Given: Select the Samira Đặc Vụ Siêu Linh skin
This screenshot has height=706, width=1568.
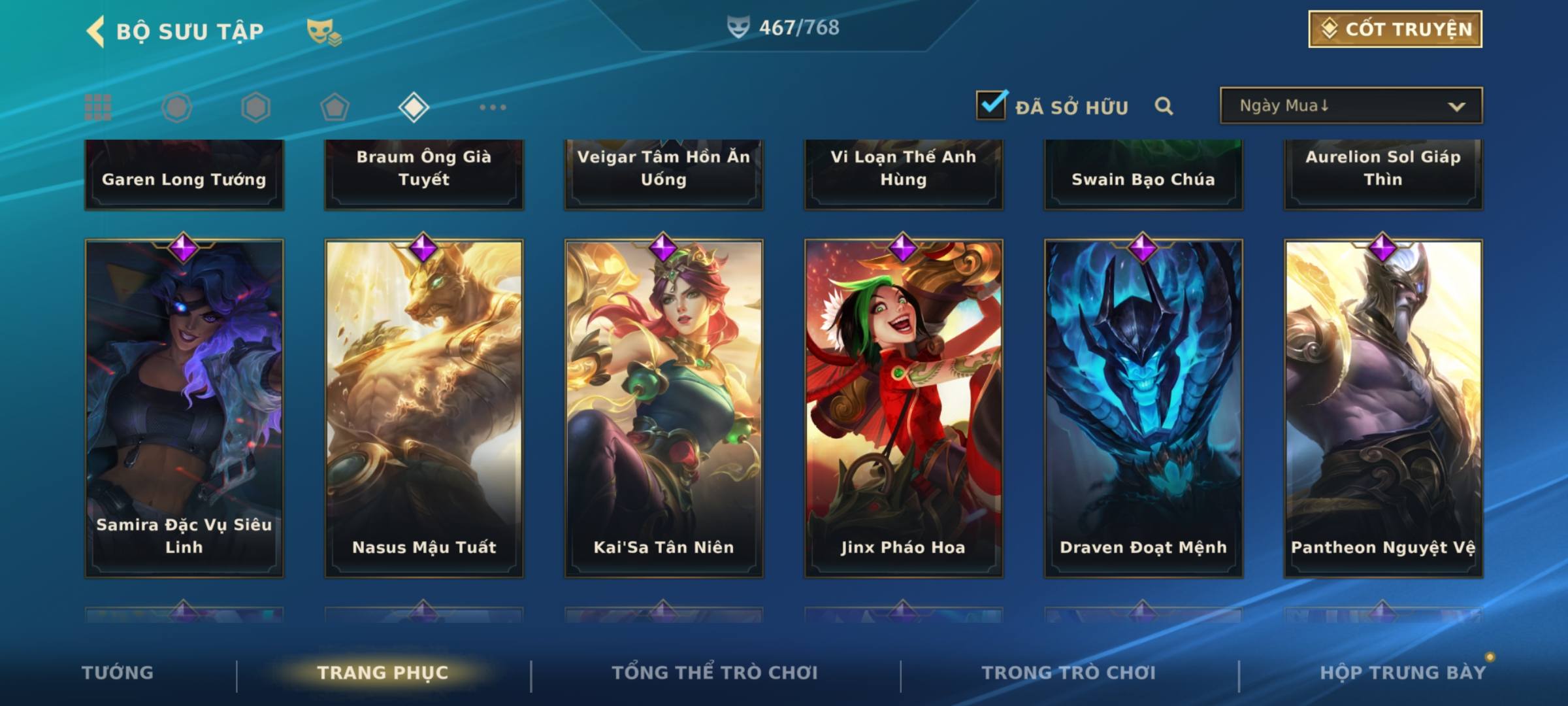Looking at the screenshot, I should click(184, 409).
